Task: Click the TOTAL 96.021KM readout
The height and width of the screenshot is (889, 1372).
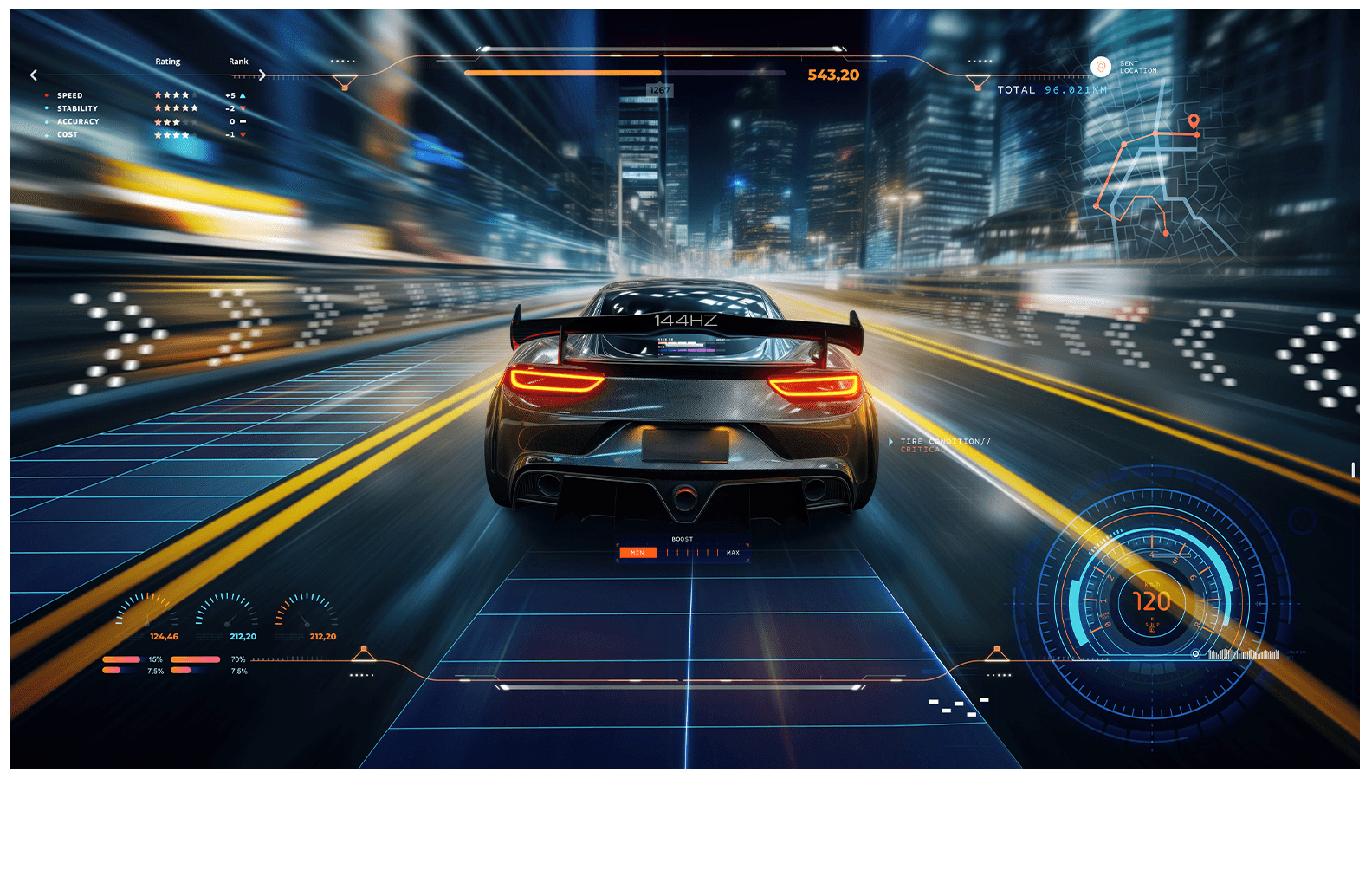Action: coord(1051,89)
